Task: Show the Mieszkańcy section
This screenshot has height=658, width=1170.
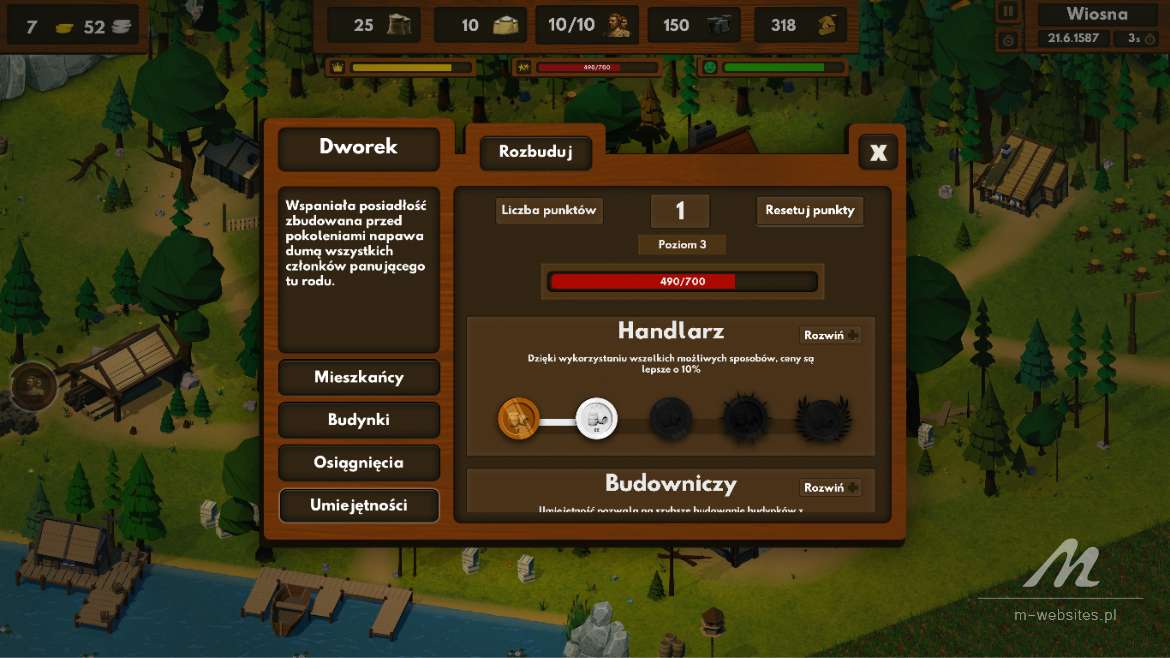Action: point(359,378)
